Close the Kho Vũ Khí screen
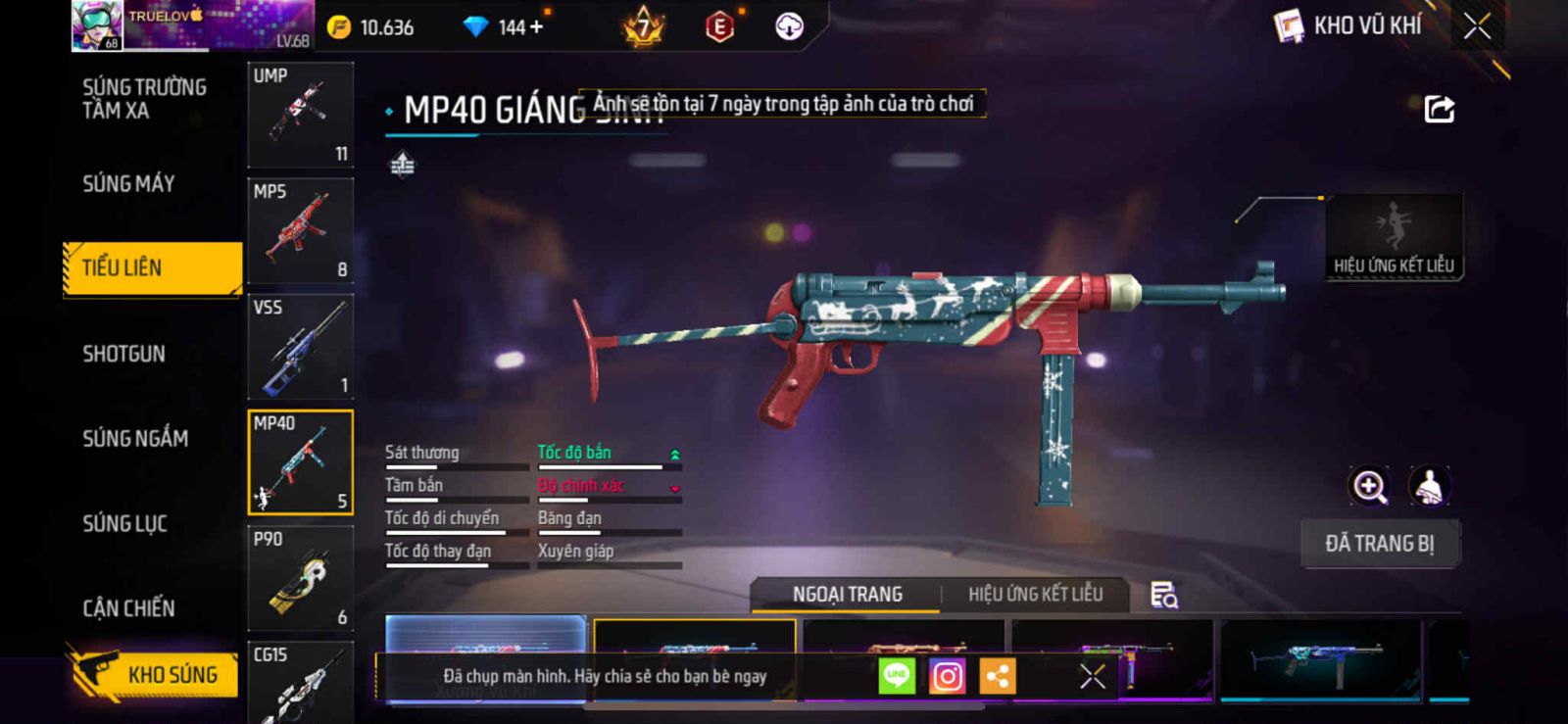The width and height of the screenshot is (1568, 724). tap(1477, 26)
